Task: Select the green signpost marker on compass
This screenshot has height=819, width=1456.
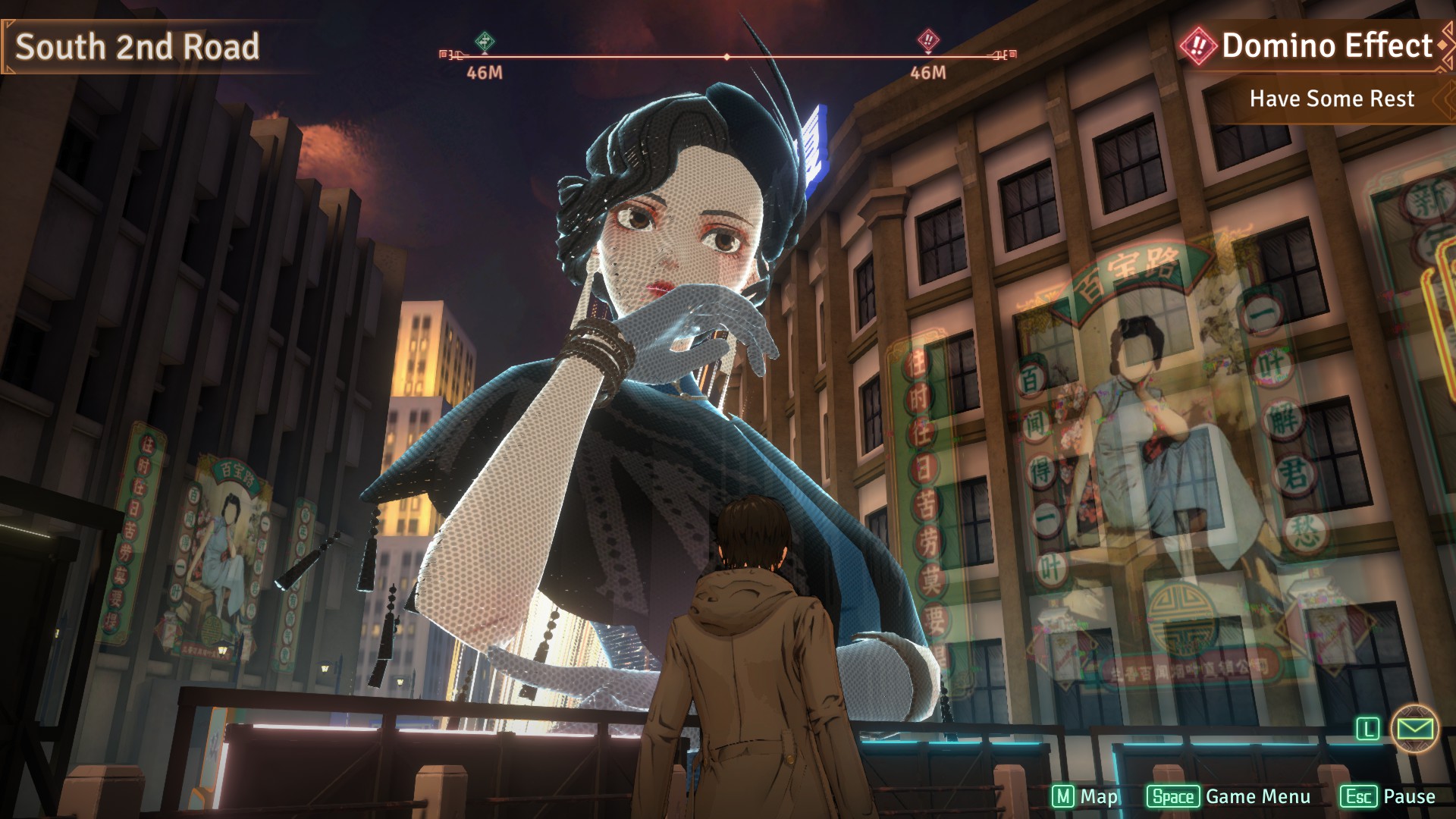Action: click(485, 41)
